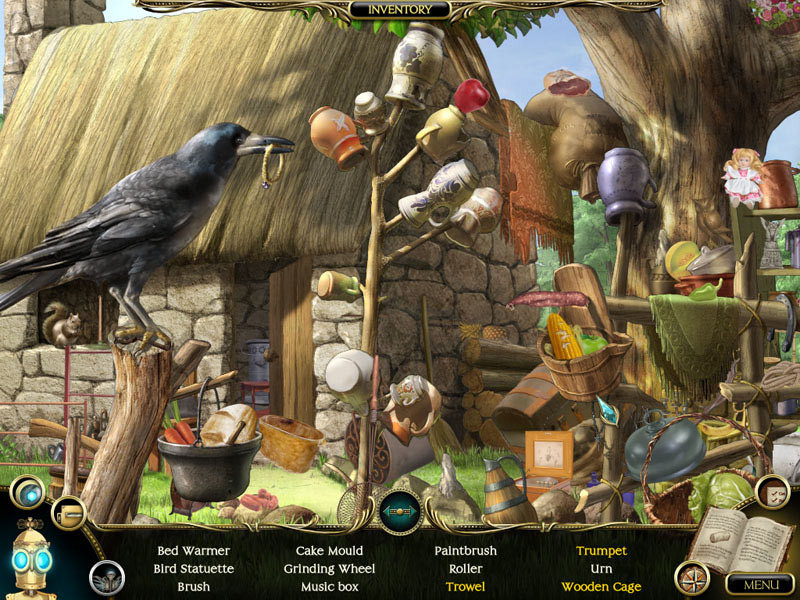Open the compass map button
The height and width of the screenshot is (600, 800).
click(x=692, y=576)
